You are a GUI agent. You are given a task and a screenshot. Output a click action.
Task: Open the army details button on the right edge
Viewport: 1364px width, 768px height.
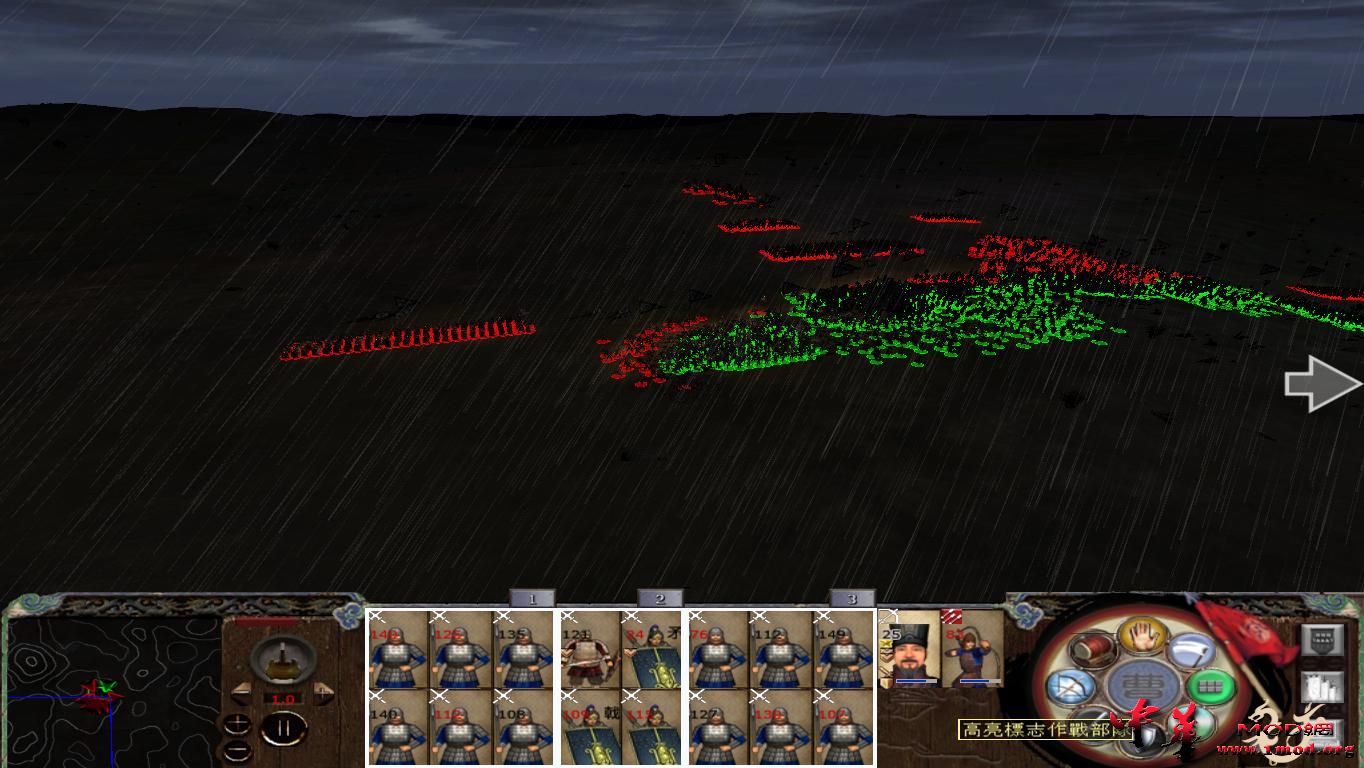pos(1322,687)
